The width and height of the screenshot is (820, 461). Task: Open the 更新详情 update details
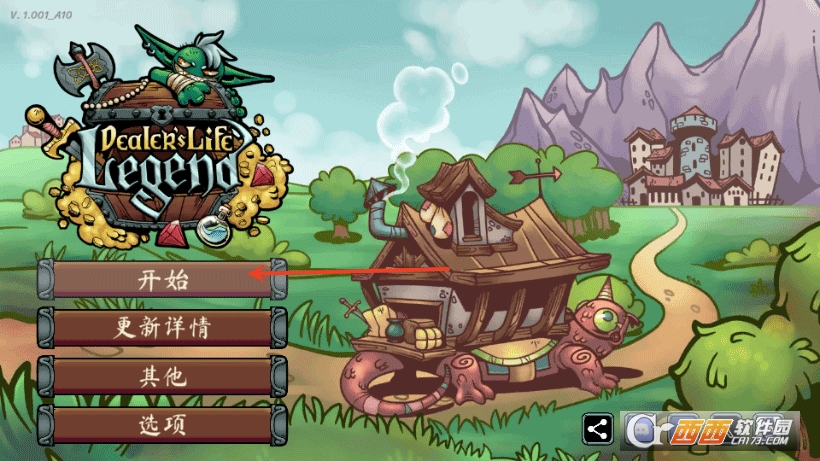tap(162, 328)
